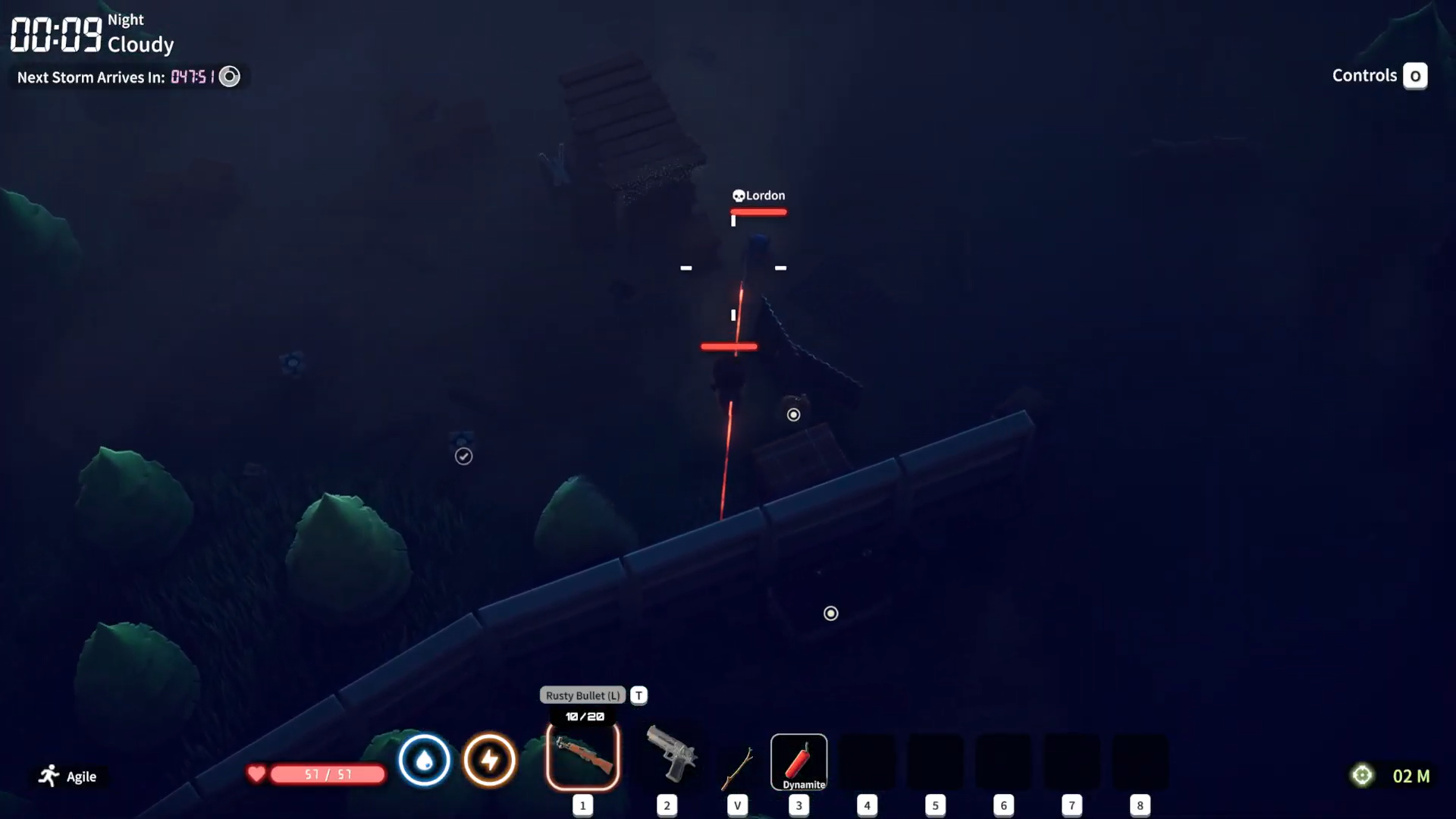Click the Night Cloudy weather label
This screenshot has height=819, width=1456.
click(x=140, y=33)
